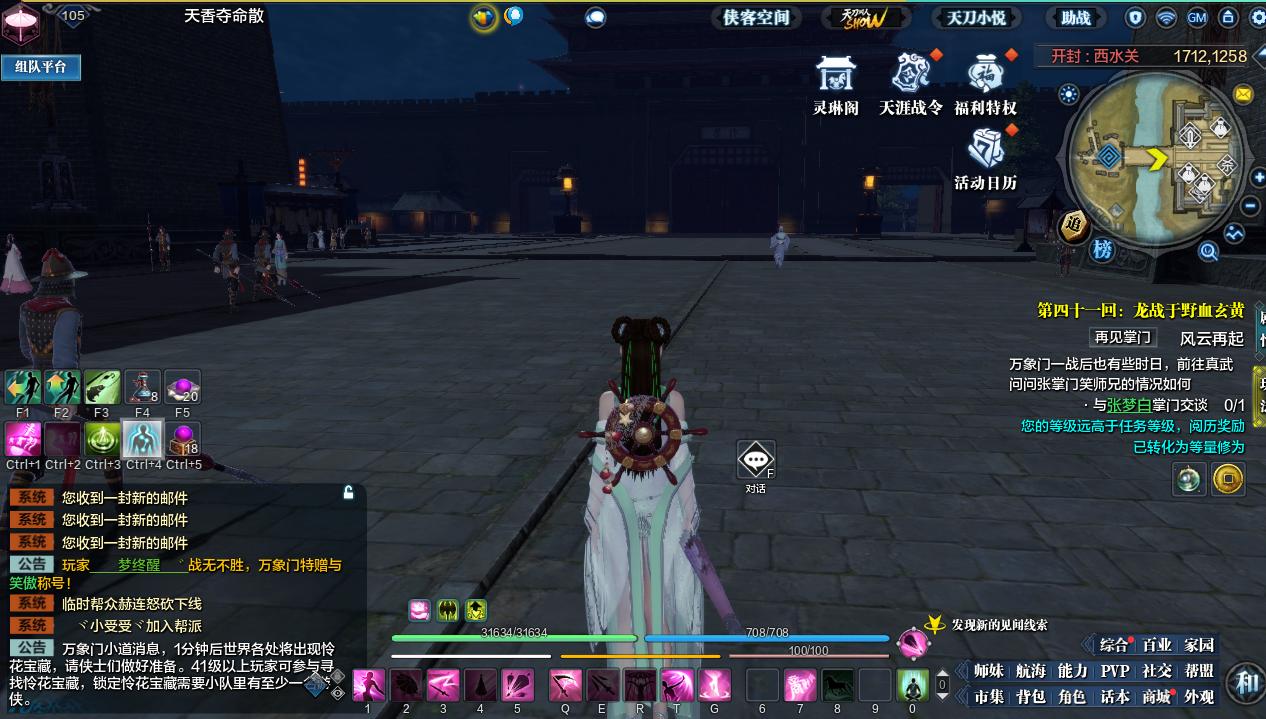Open the 侠客空间 menu
The height and width of the screenshot is (719, 1266).
pyautogui.click(x=757, y=17)
